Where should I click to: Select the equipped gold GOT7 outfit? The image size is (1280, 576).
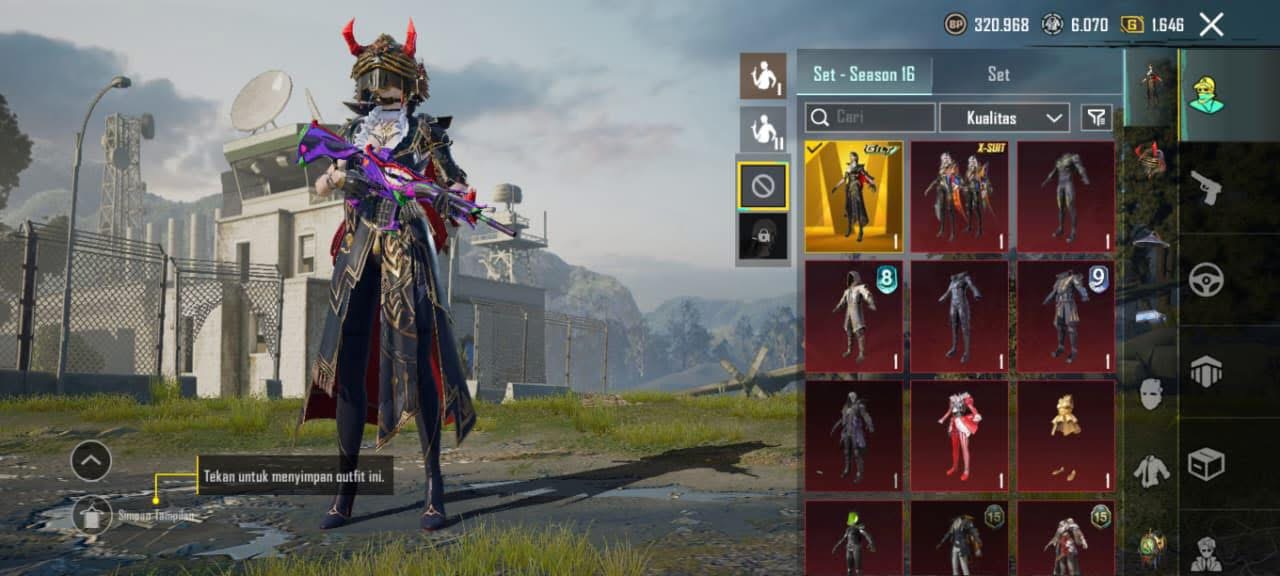pos(854,196)
